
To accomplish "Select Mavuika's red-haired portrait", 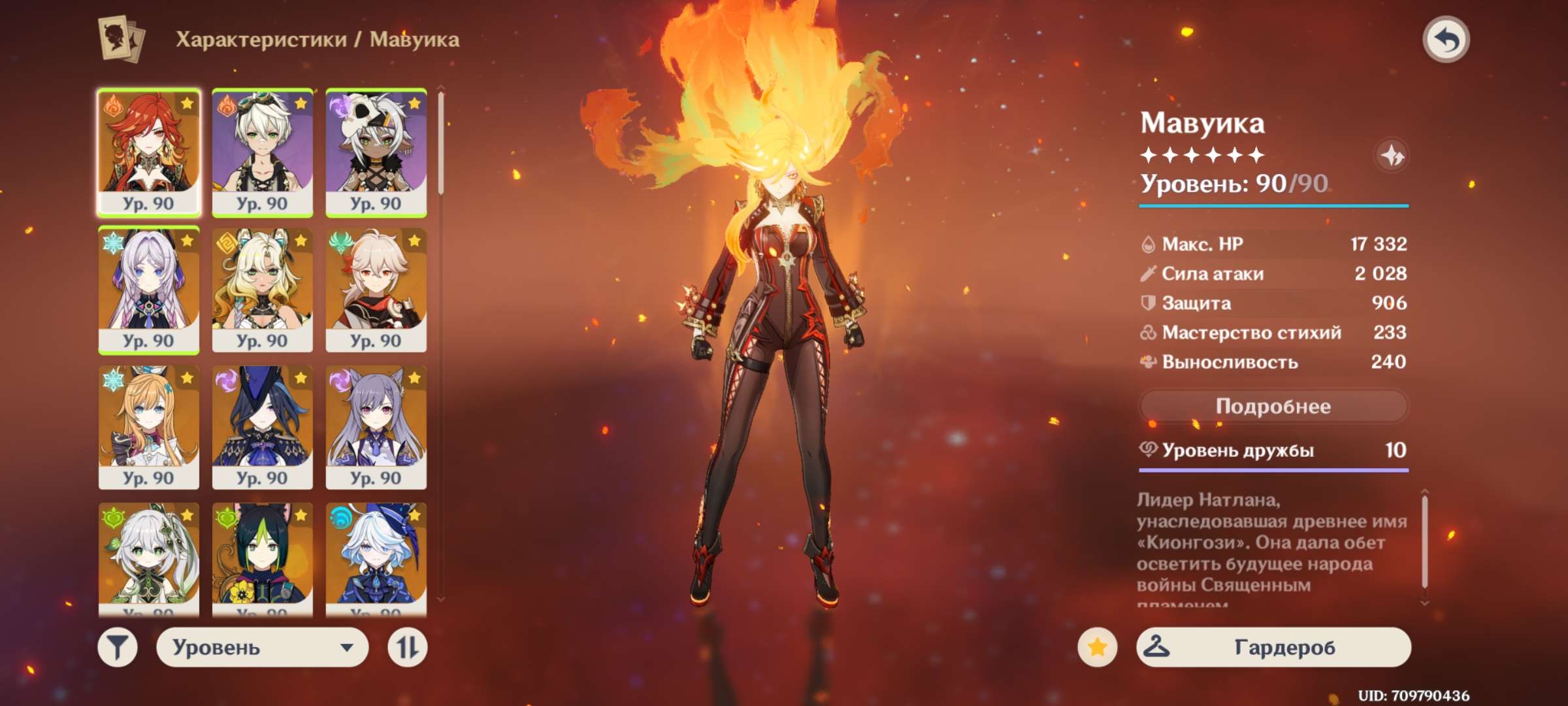I will [x=149, y=152].
